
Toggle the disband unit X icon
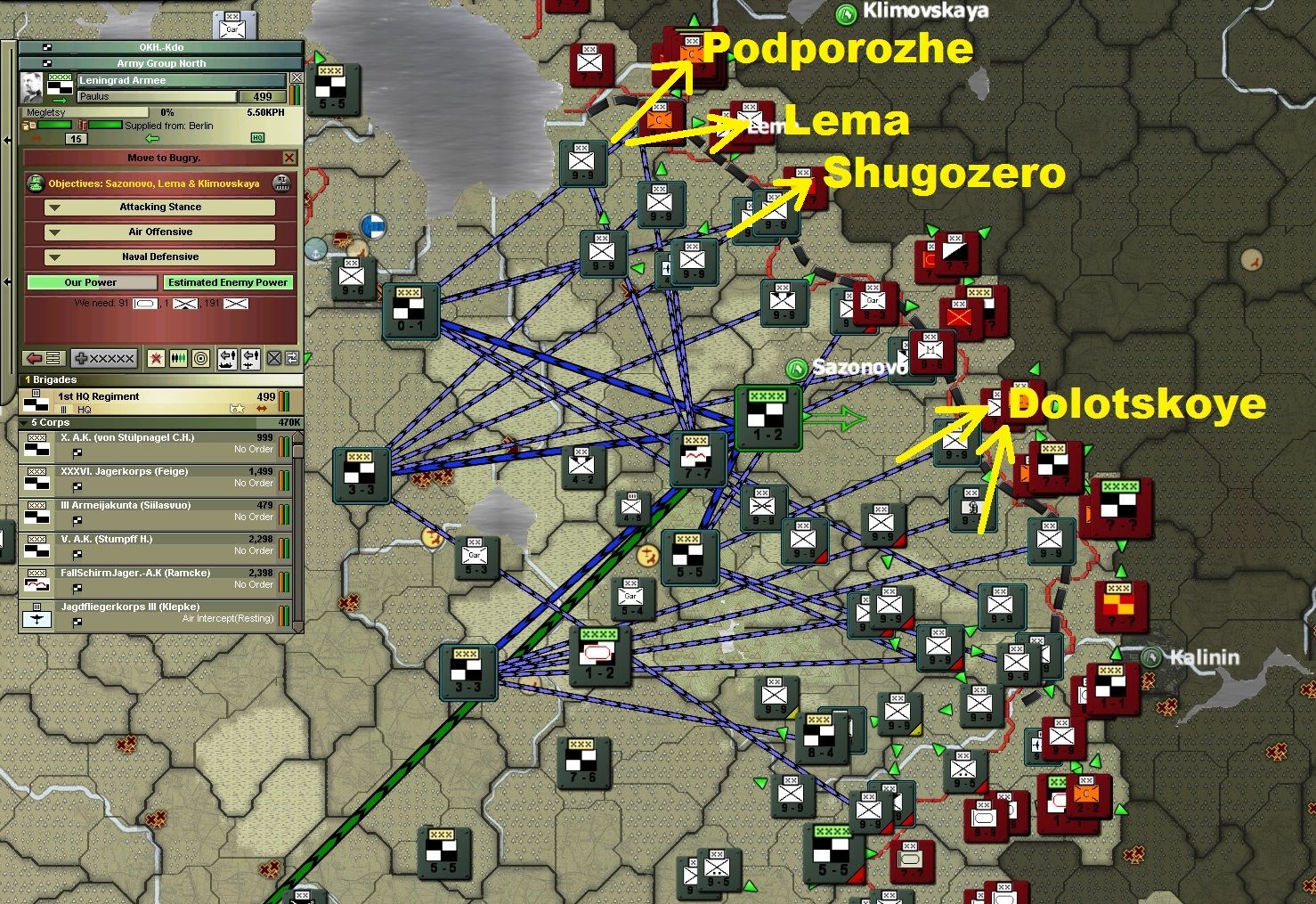[273, 357]
